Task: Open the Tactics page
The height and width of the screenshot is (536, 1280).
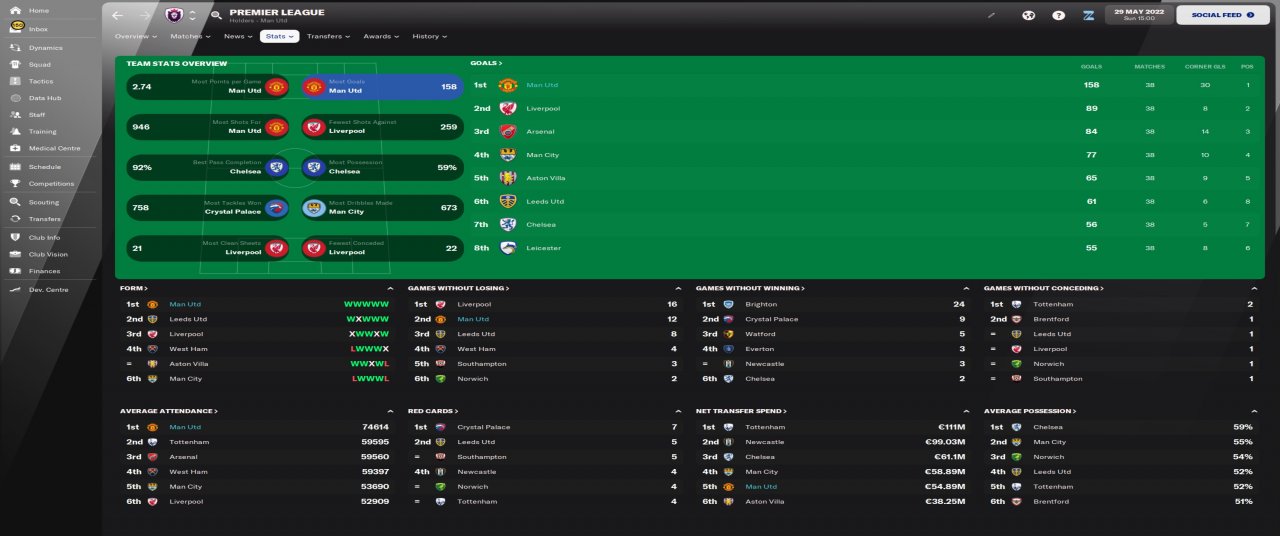Action: coord(40,81)
